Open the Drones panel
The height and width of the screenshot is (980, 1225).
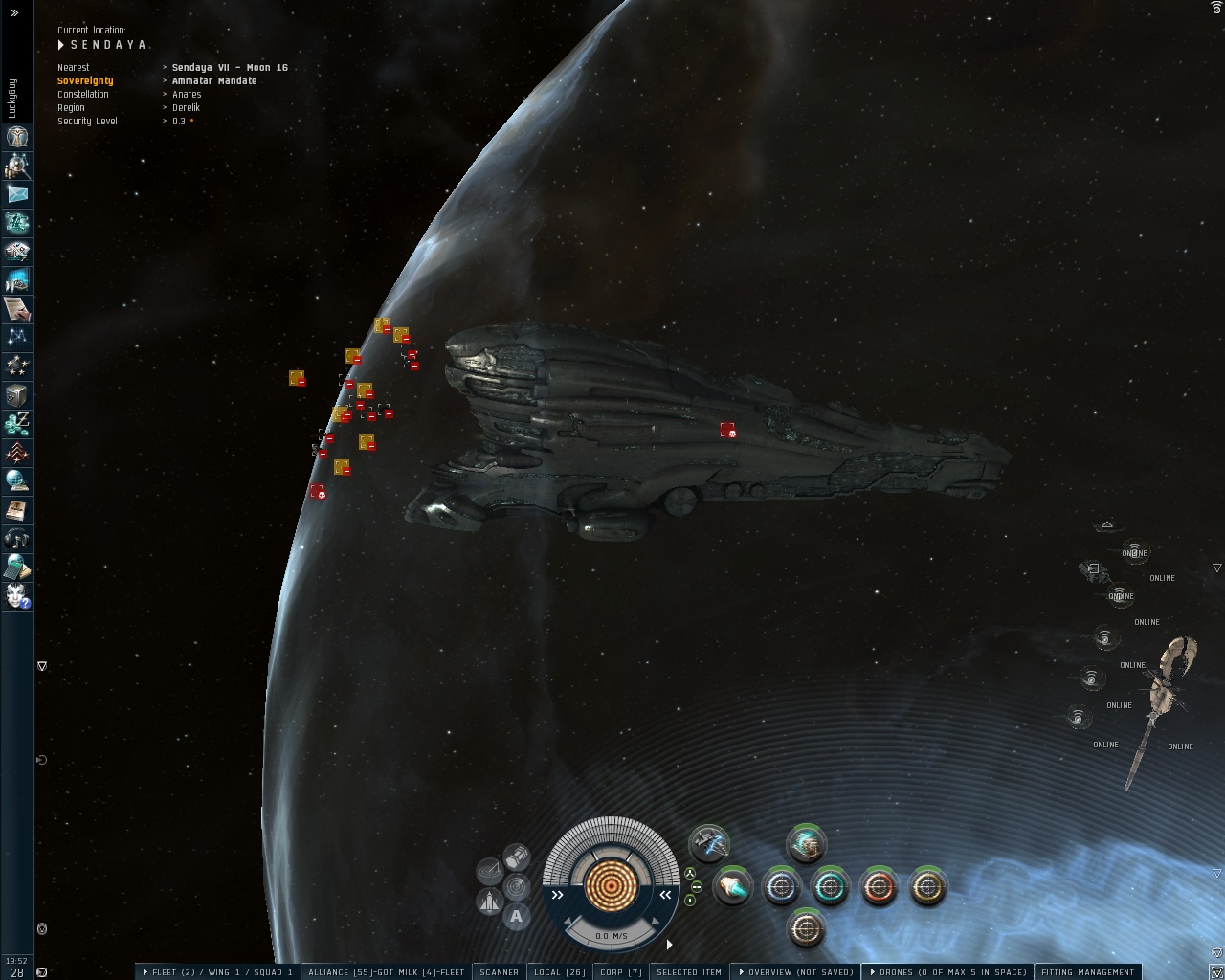point(948,971)
